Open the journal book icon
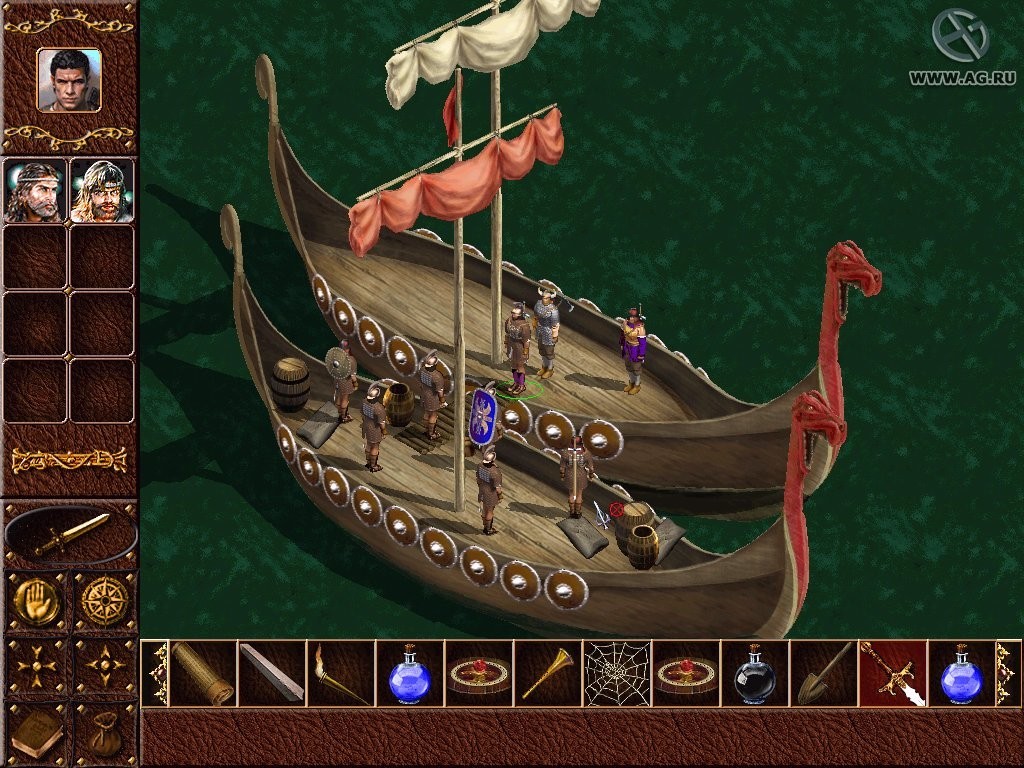The height and width of the screenshot is (768, 1024). tap(38, 734)
